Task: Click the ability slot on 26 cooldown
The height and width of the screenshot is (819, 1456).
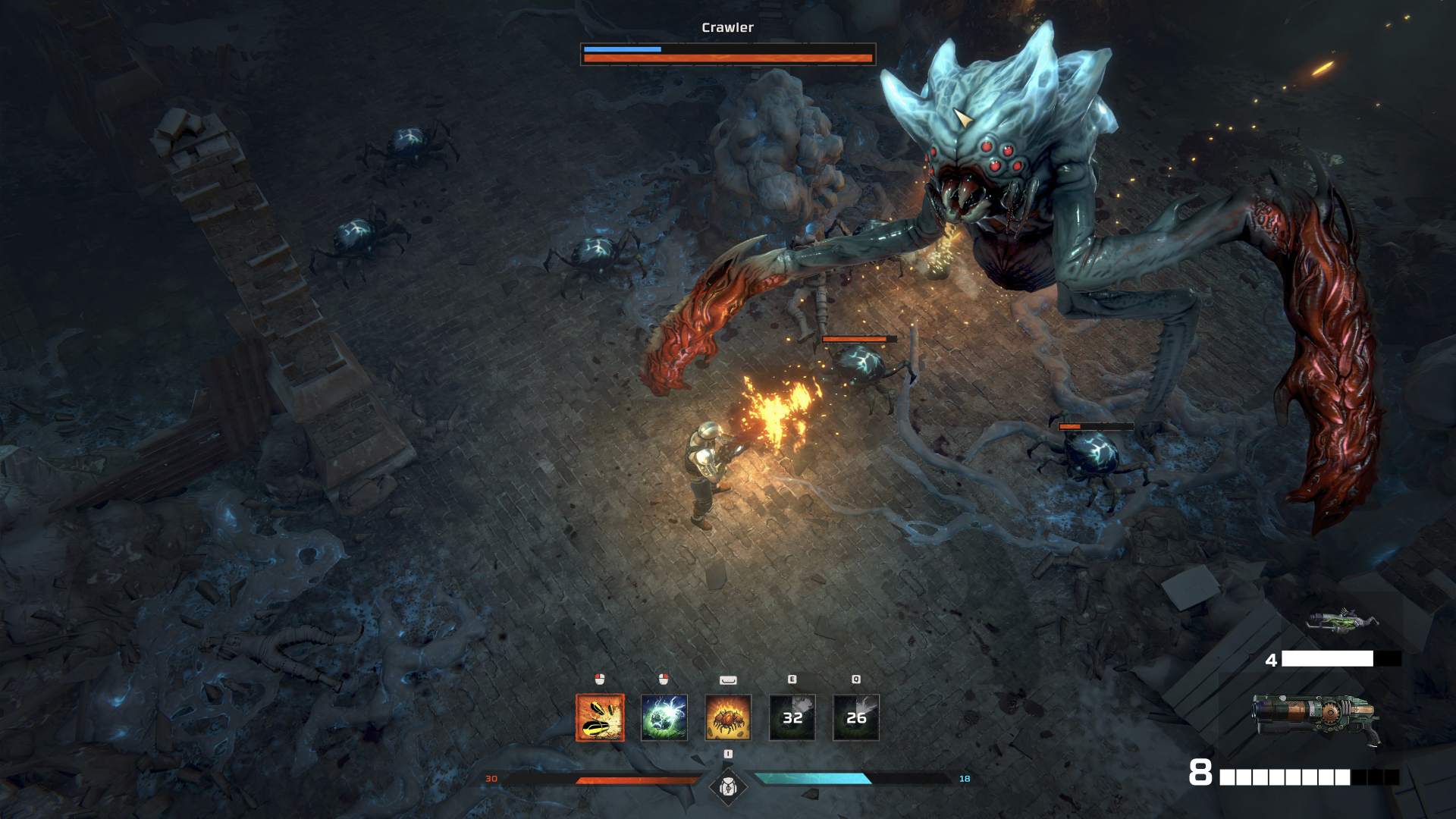Action: coord(856,717)
